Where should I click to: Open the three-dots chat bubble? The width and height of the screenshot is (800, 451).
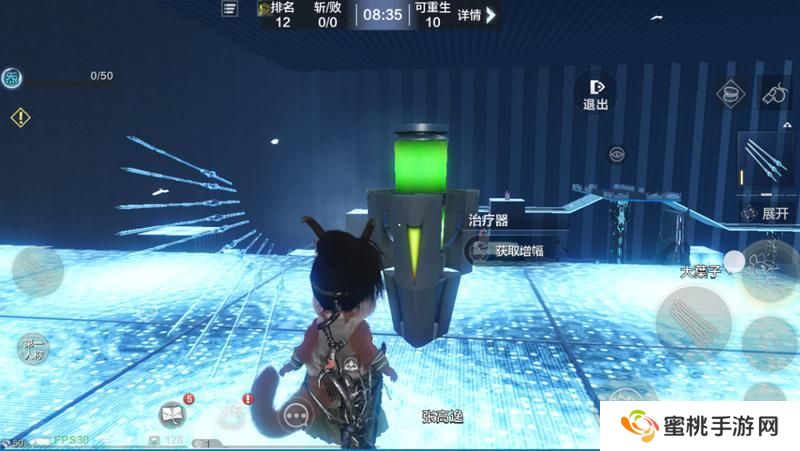pos(294,414)
